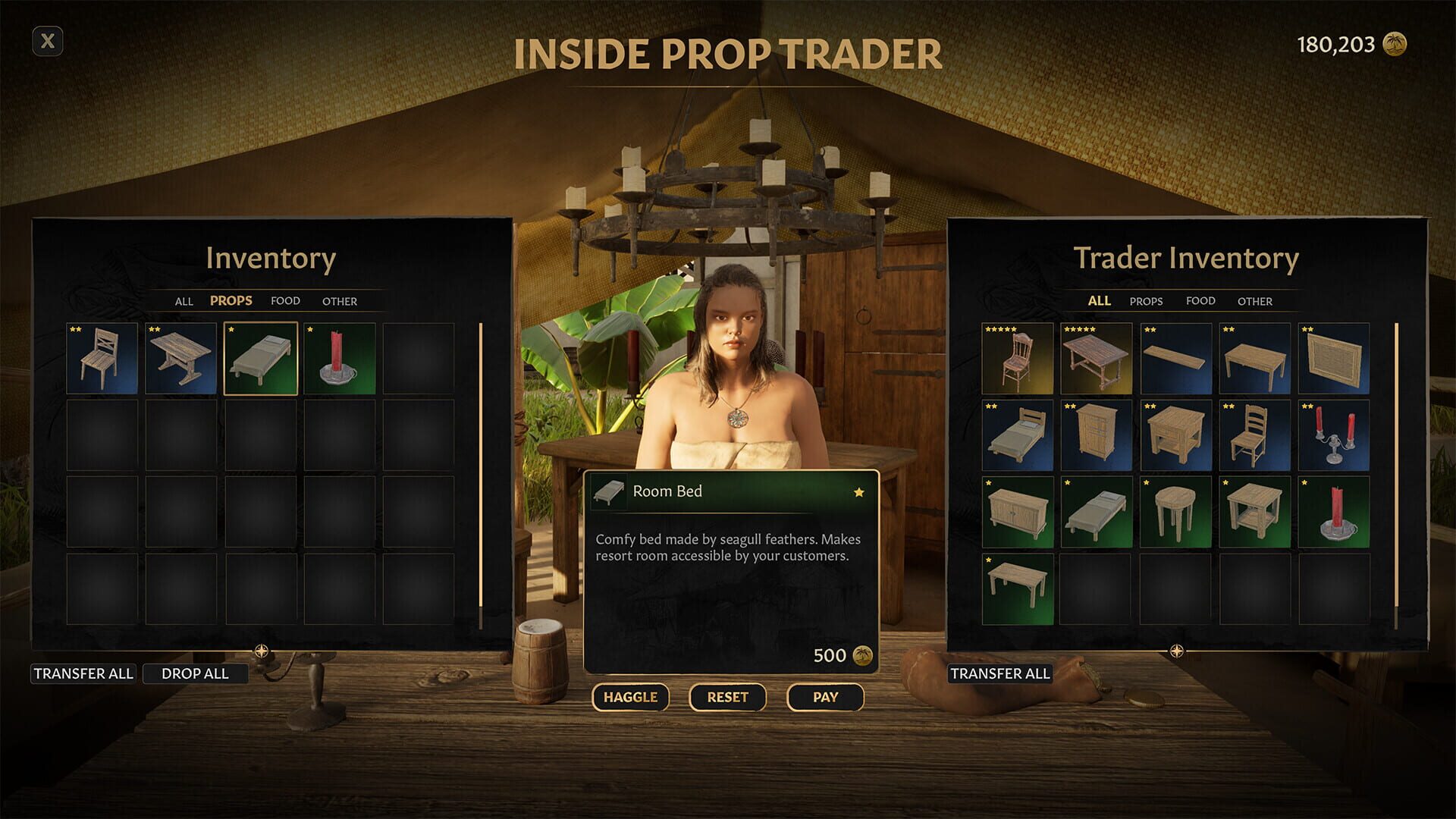Switch to the FOOD tab in Inventory
This screenshot has width=1456, height=819.
coord(285,301)
